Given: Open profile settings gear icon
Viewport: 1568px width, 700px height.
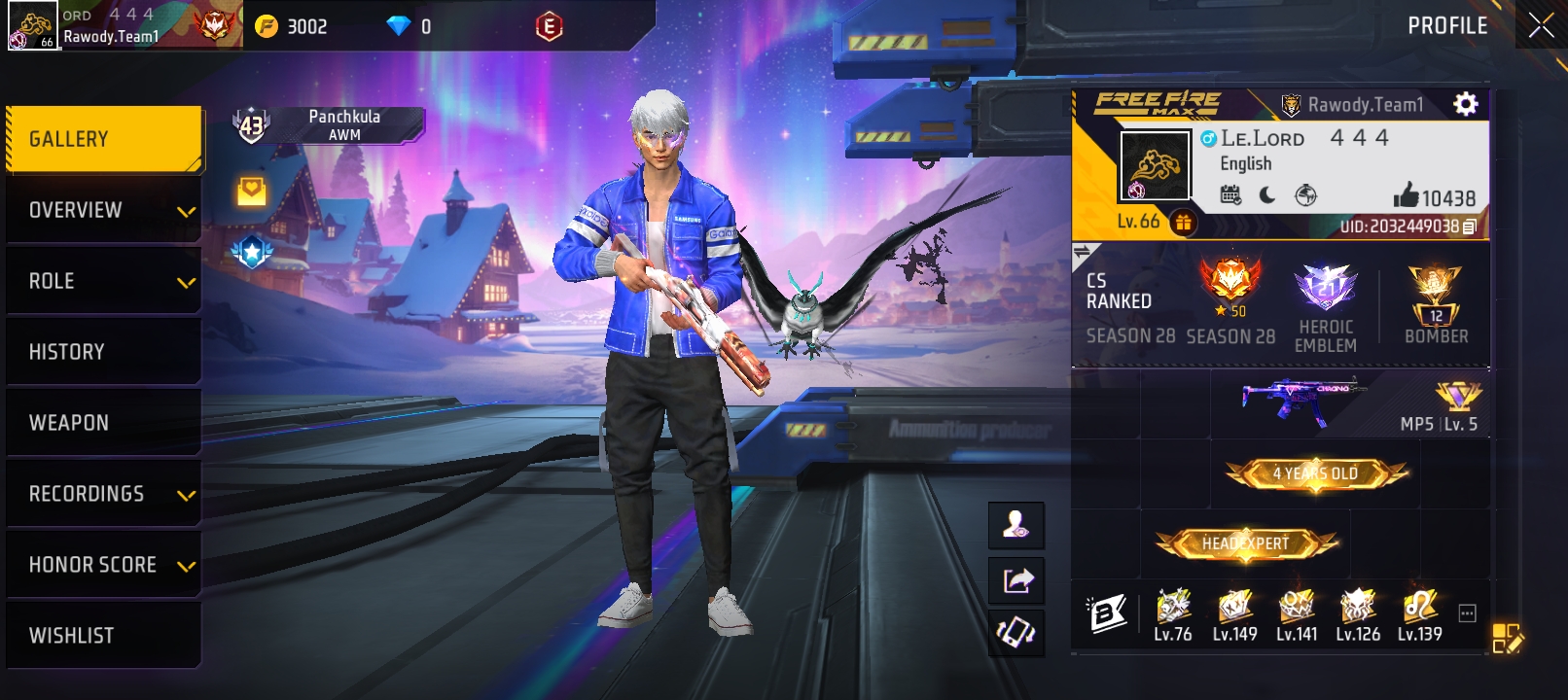Looking at the screenshot, I should click(1465, 104).
